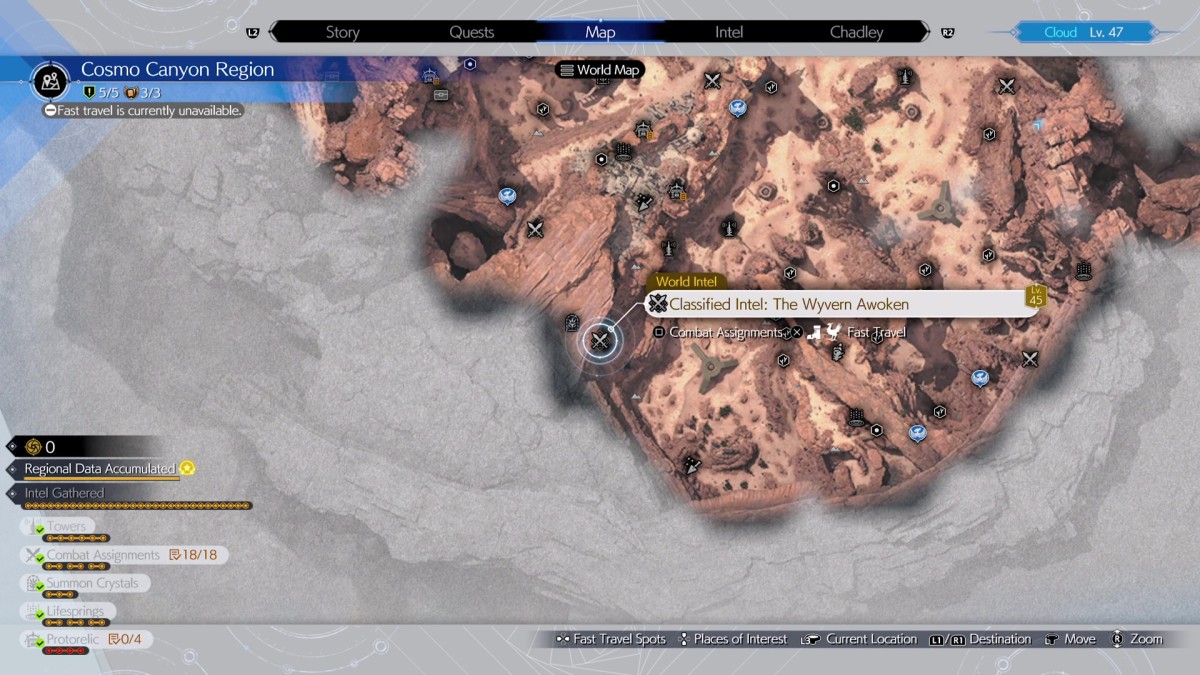This screenshot has height=675, width=1200.
Task: Choose the Towers intel category
Action: pyautogui.click(x=66, y=527)
